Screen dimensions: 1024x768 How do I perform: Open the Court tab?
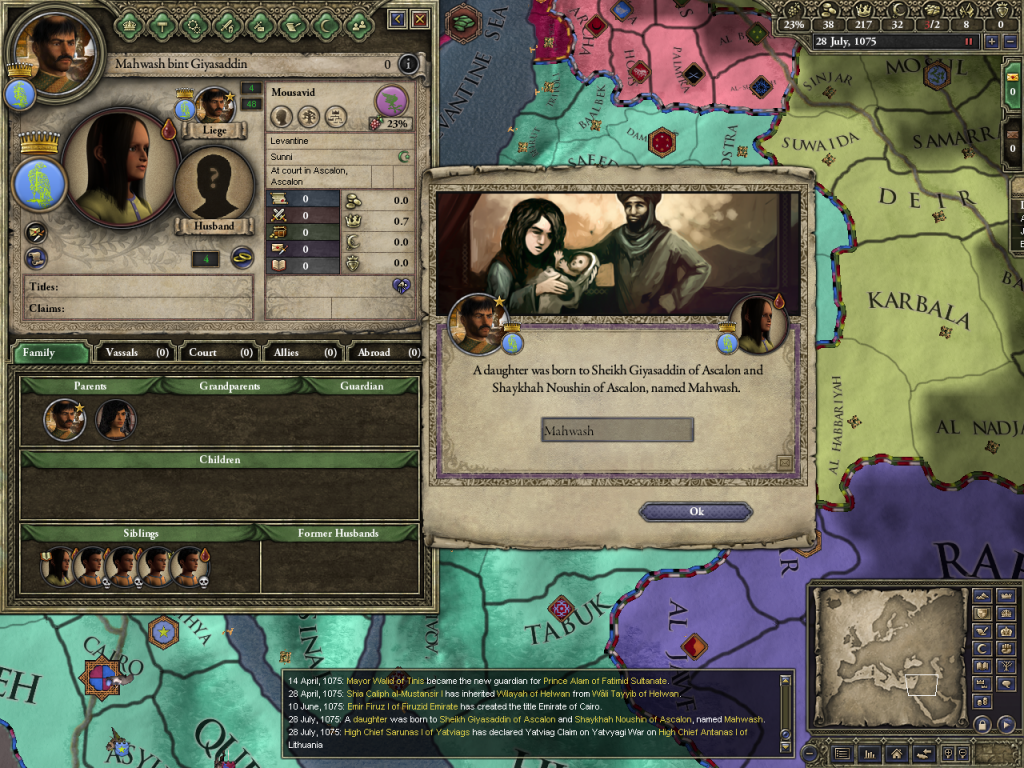(x=218, y=352)
